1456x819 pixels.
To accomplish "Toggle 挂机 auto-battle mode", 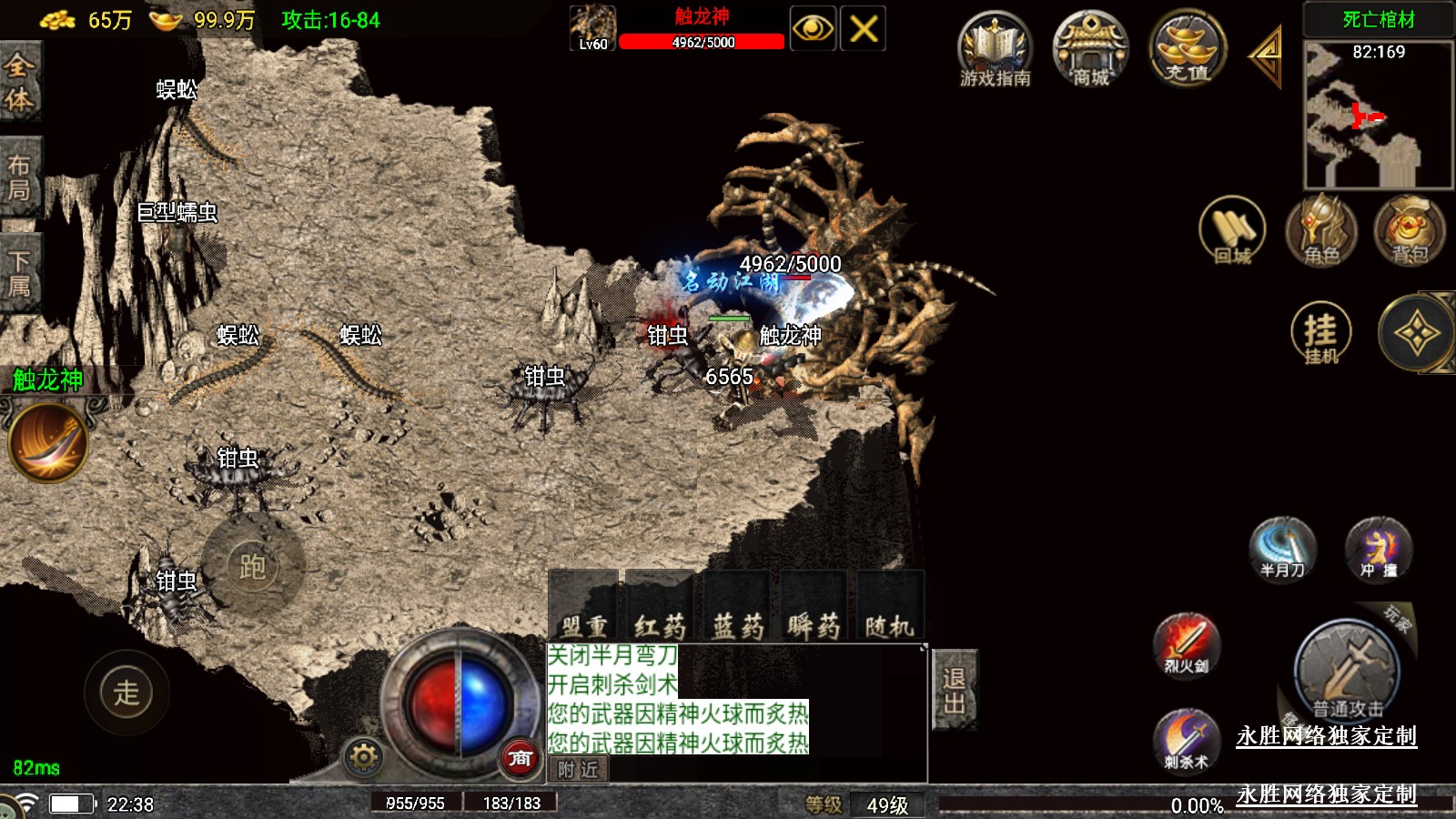I will [x=1321, y=333].
